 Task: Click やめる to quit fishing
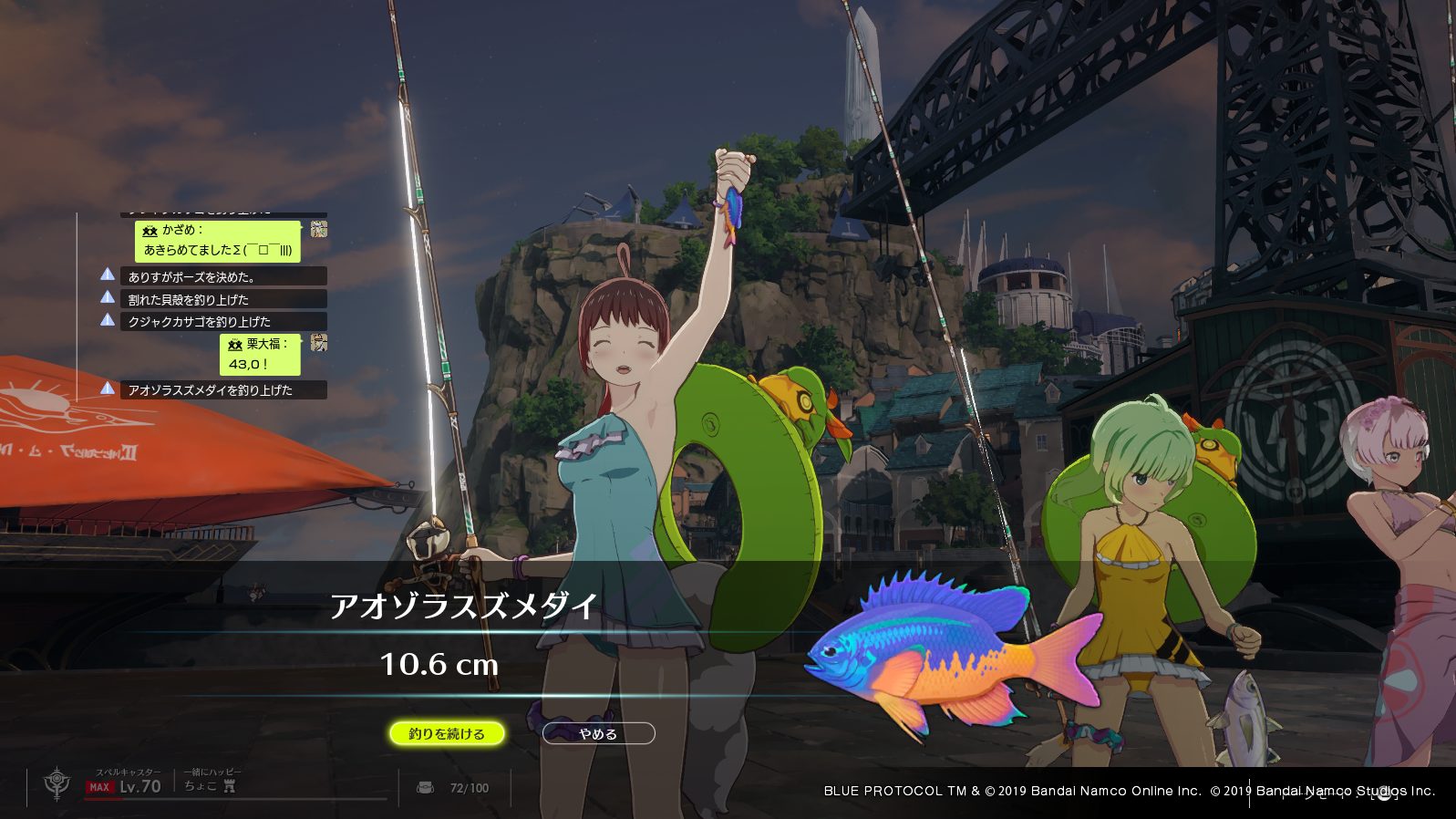[x=598, y=733]
